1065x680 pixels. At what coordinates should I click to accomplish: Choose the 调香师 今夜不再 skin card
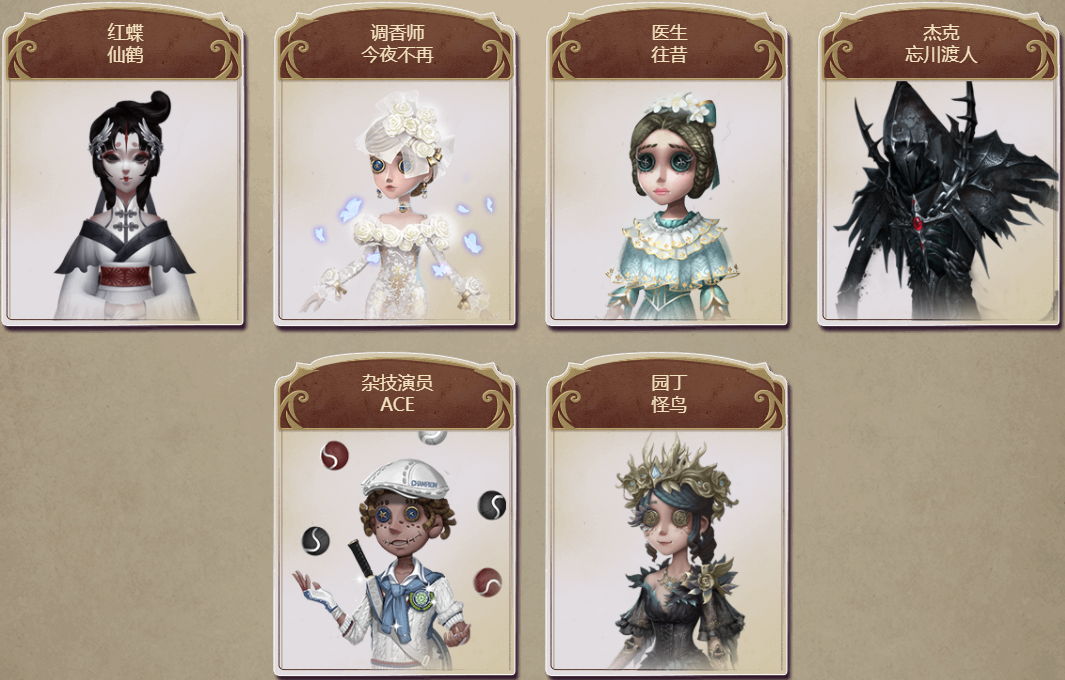click(396, 200)
